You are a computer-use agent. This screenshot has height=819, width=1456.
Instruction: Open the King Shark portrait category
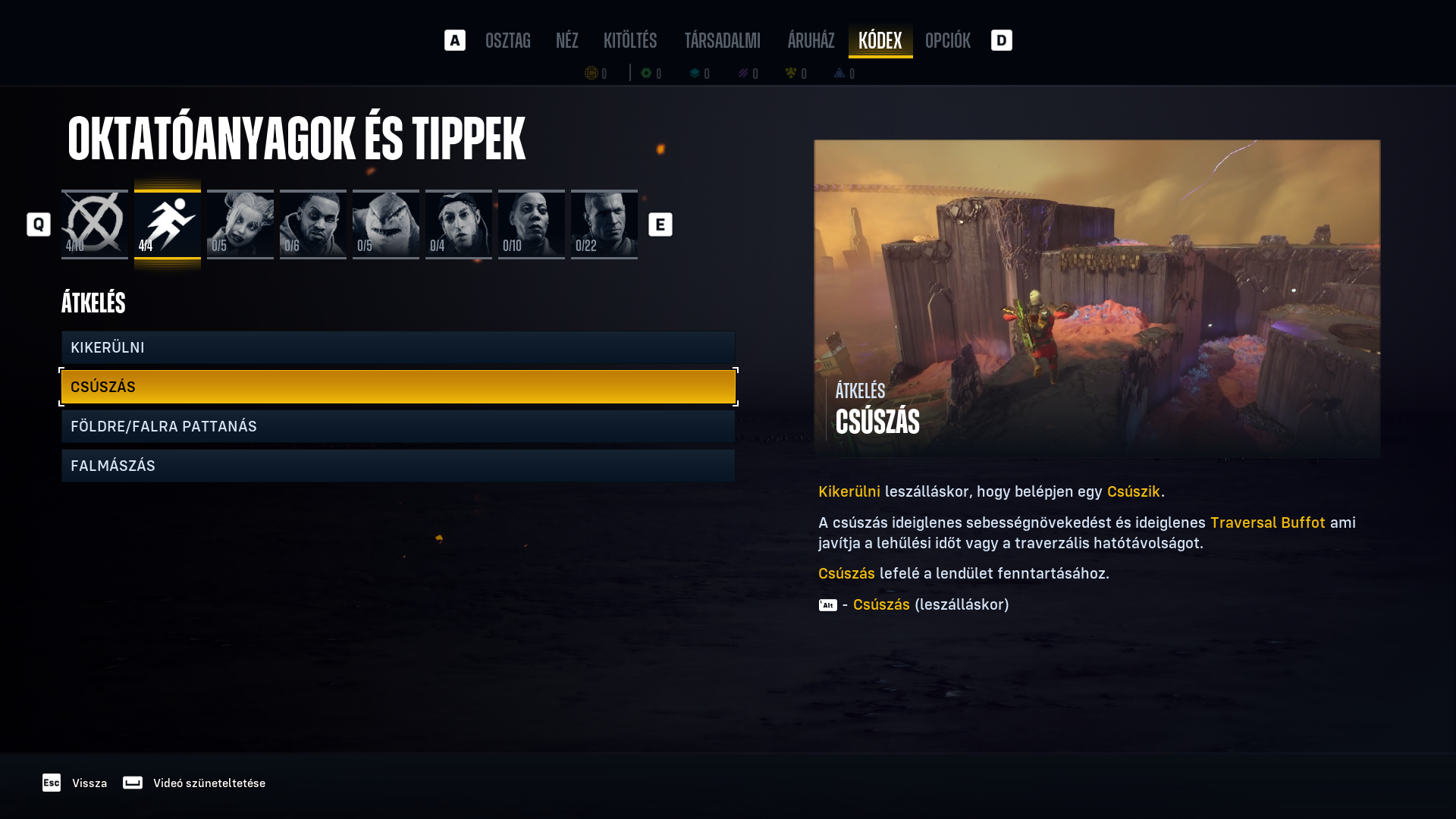[x=386, y=224]
